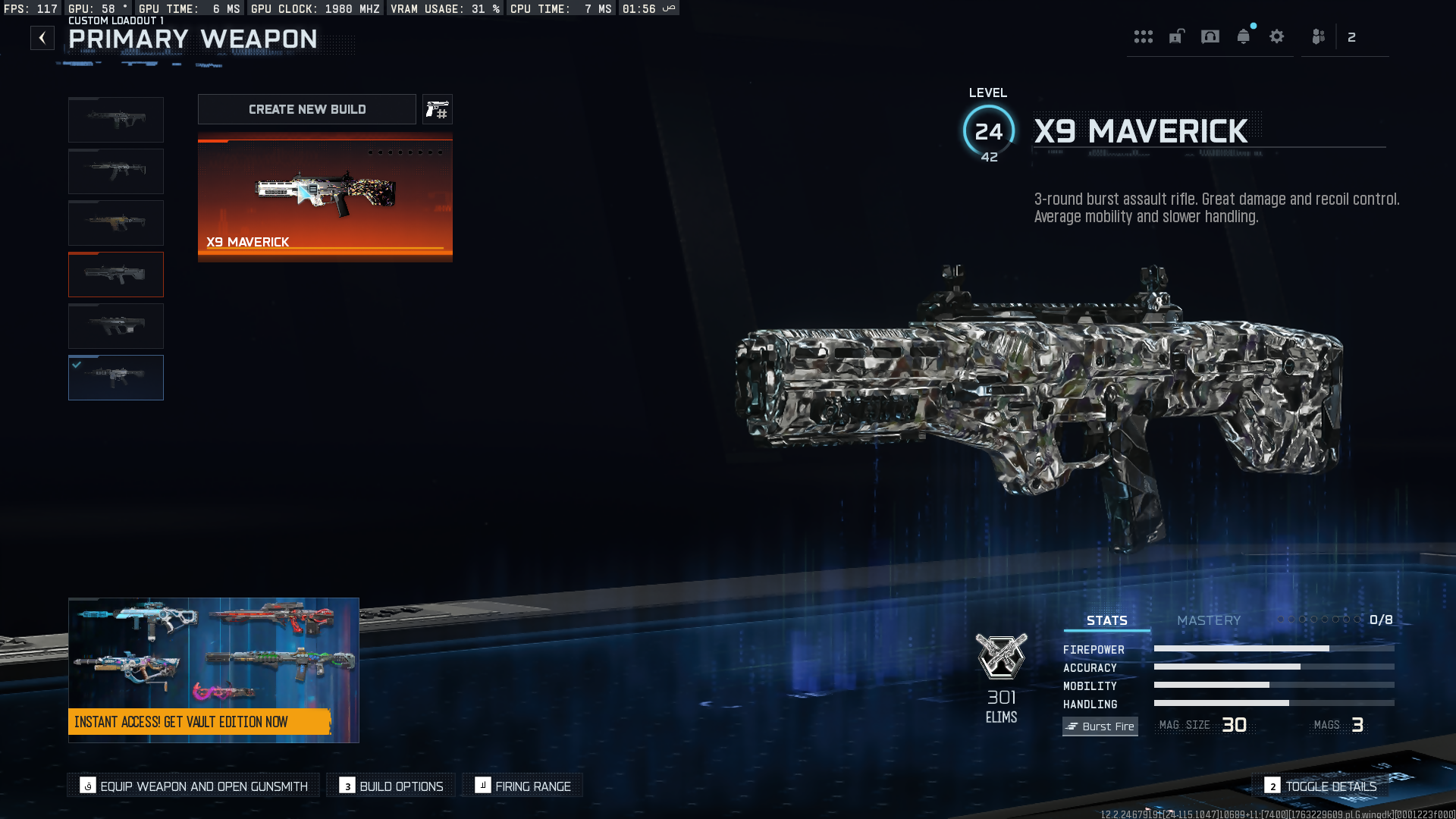Open the Vault Edition instant access banner
1456x819 pixels.
point(213,670)
